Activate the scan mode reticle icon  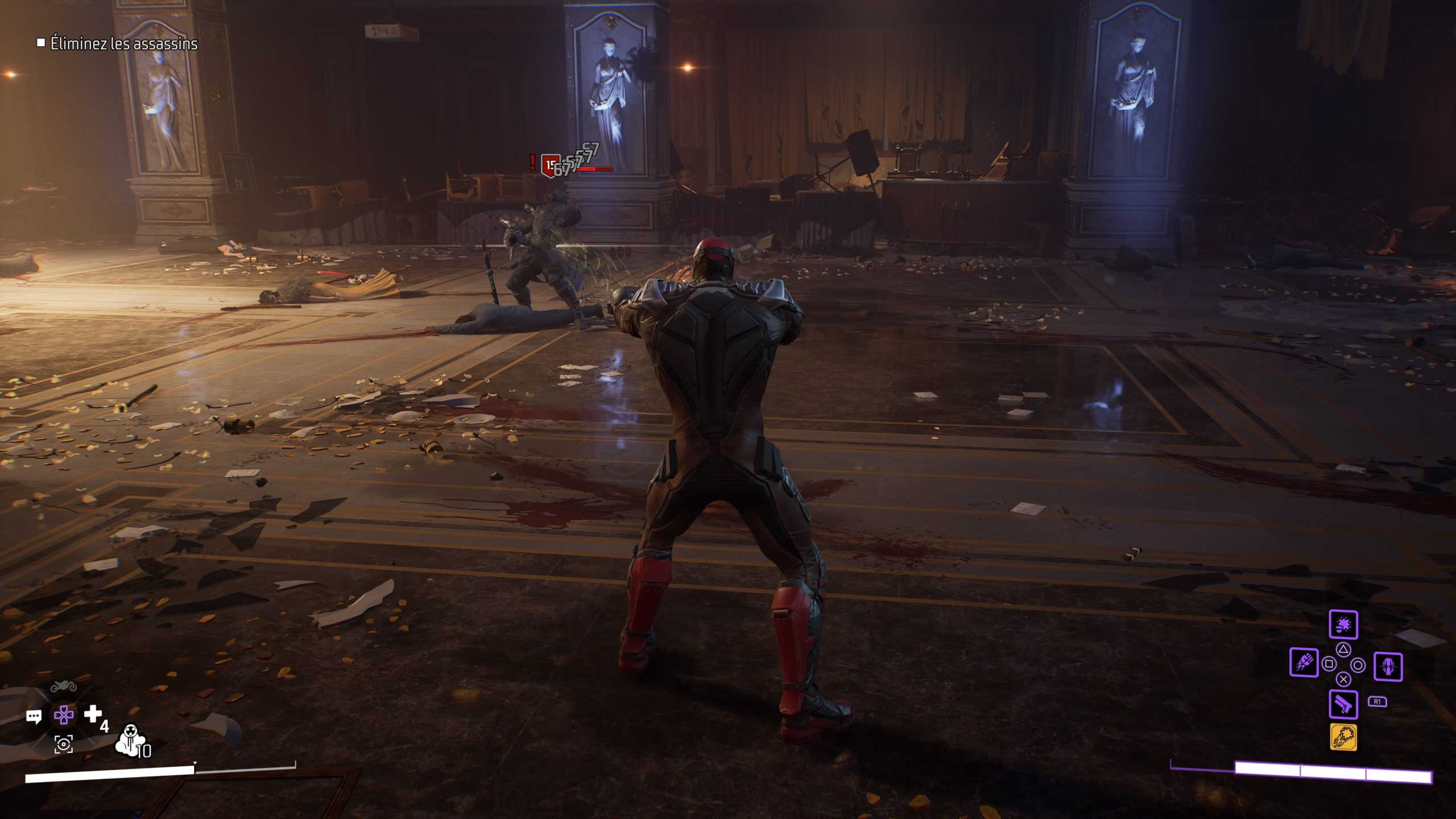(63, 744)
